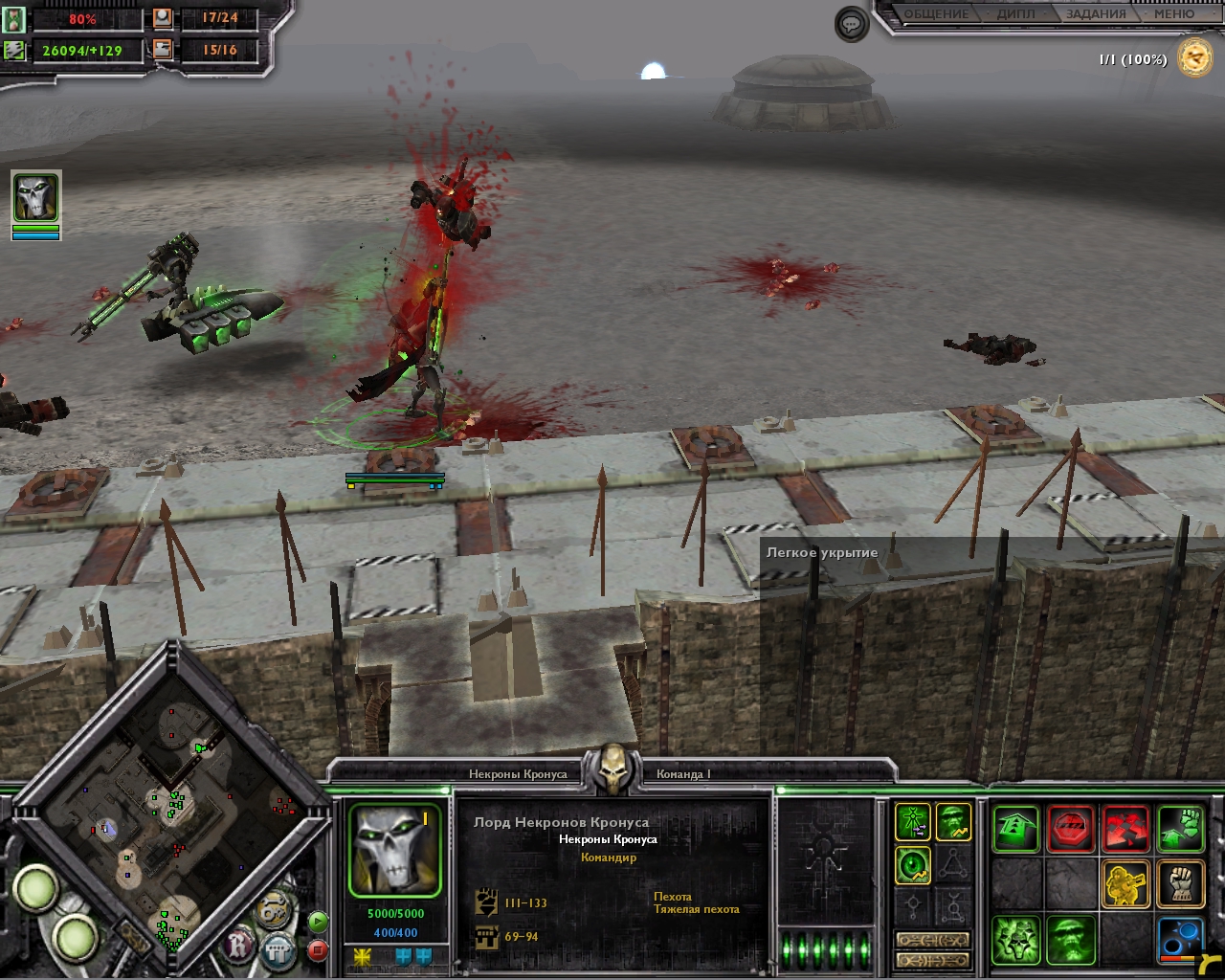Image resolution: width=1225 pixels, height=980 pixels.
Task: Open the МЕНЮ game menu
Action: pyautogui.click(x=1173, y=14)
